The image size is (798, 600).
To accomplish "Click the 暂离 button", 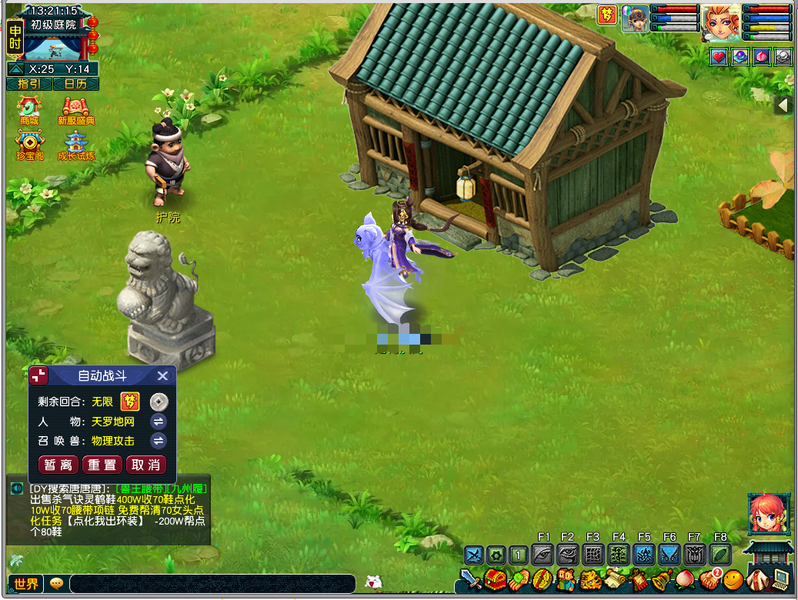I will pyautogui.click(x=59, y=465).
